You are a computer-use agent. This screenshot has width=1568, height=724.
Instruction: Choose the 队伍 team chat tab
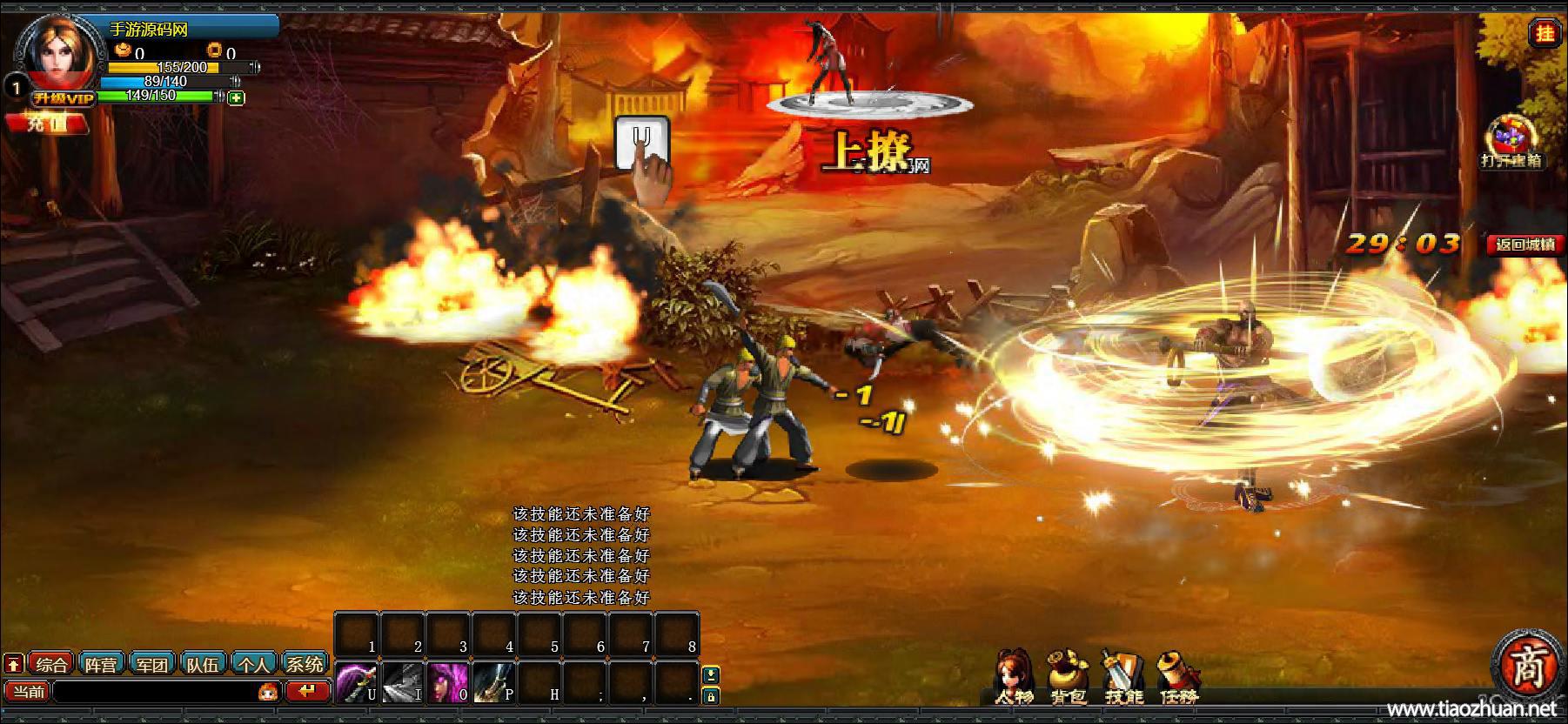tap(203, 665)
